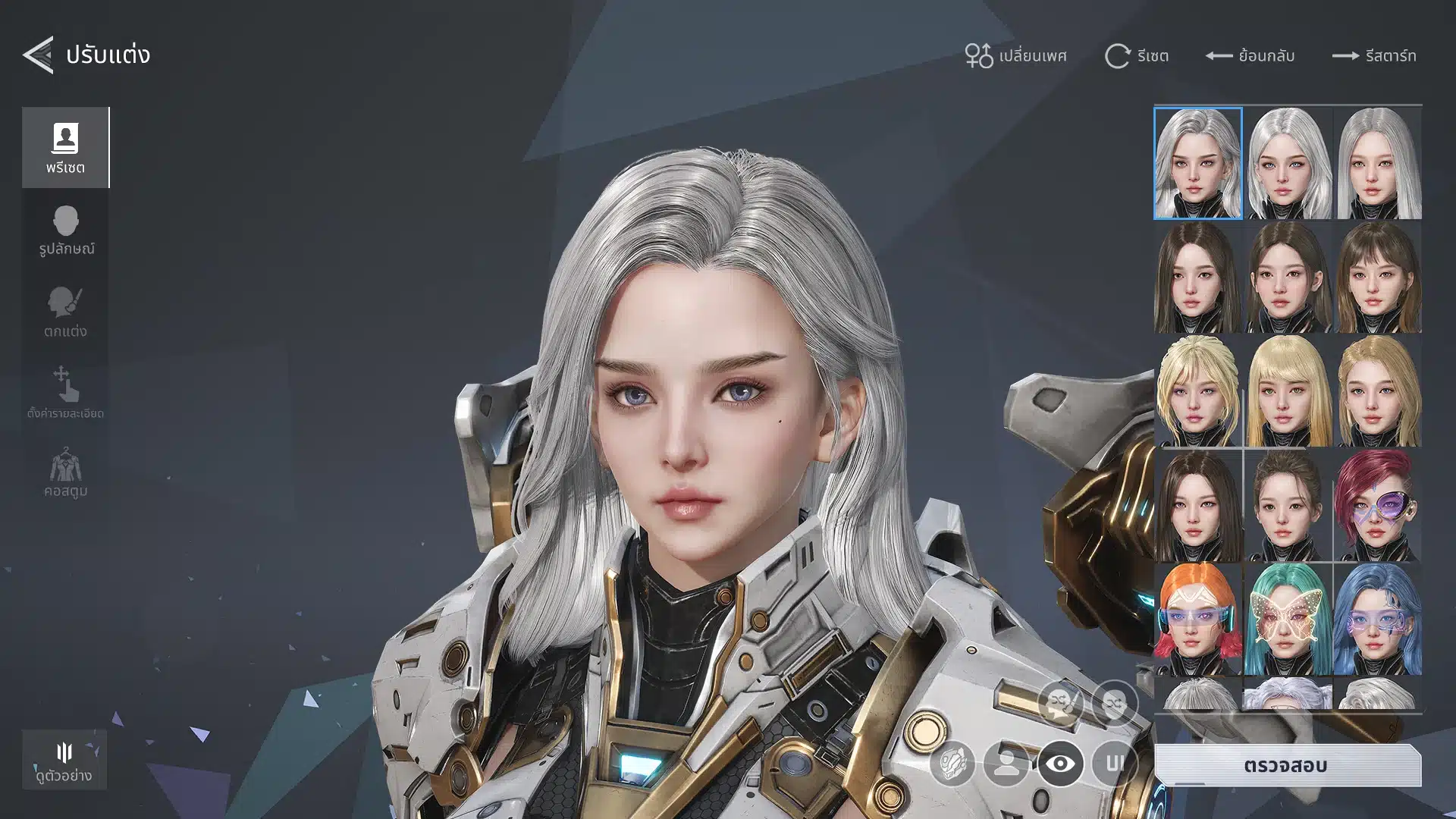Image resolution: width=1456 pixels, height=819 pixels.
Task: Open the ตั้งค่ารายละเอียด detail settings tab
Action: pos(65,393)
